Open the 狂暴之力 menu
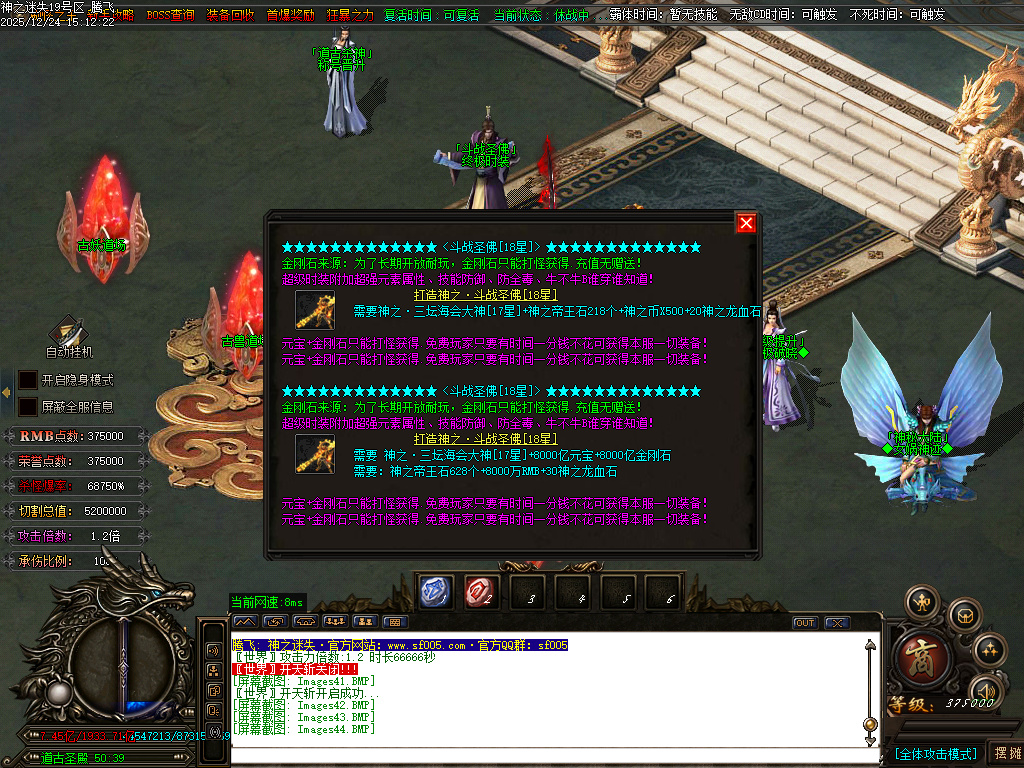Image resolution: width=1024 pixels, height=768 pixels. pyautogui.click(x=350, y=15)
